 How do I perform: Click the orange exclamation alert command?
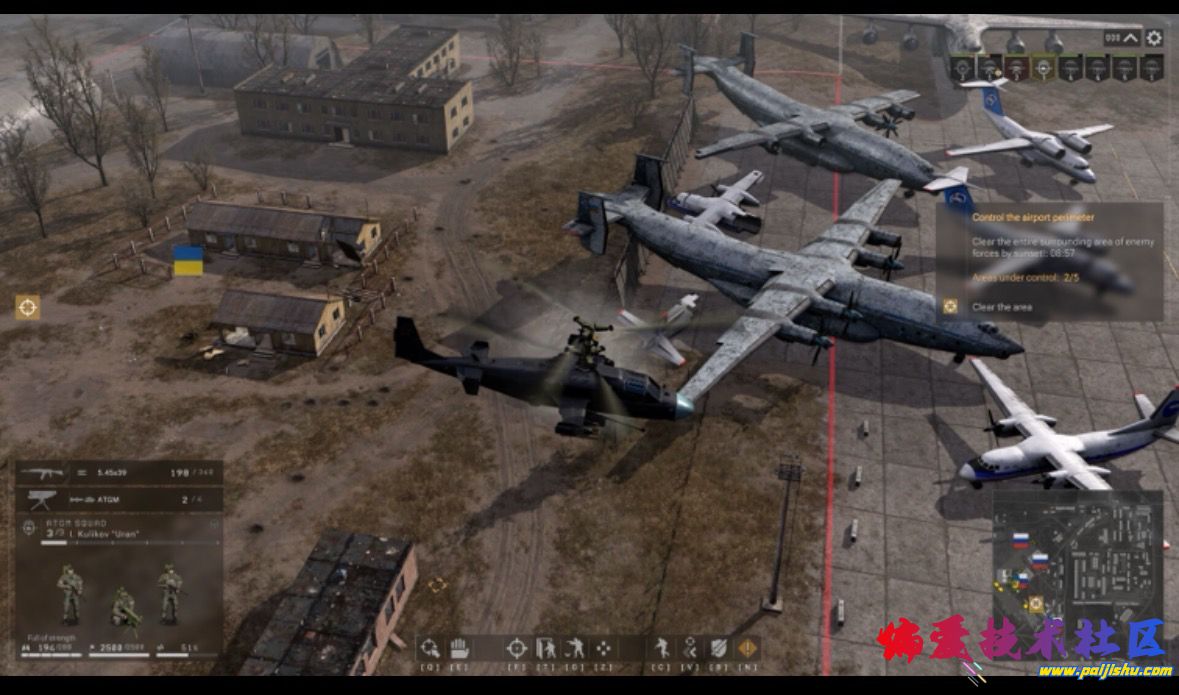747,647
